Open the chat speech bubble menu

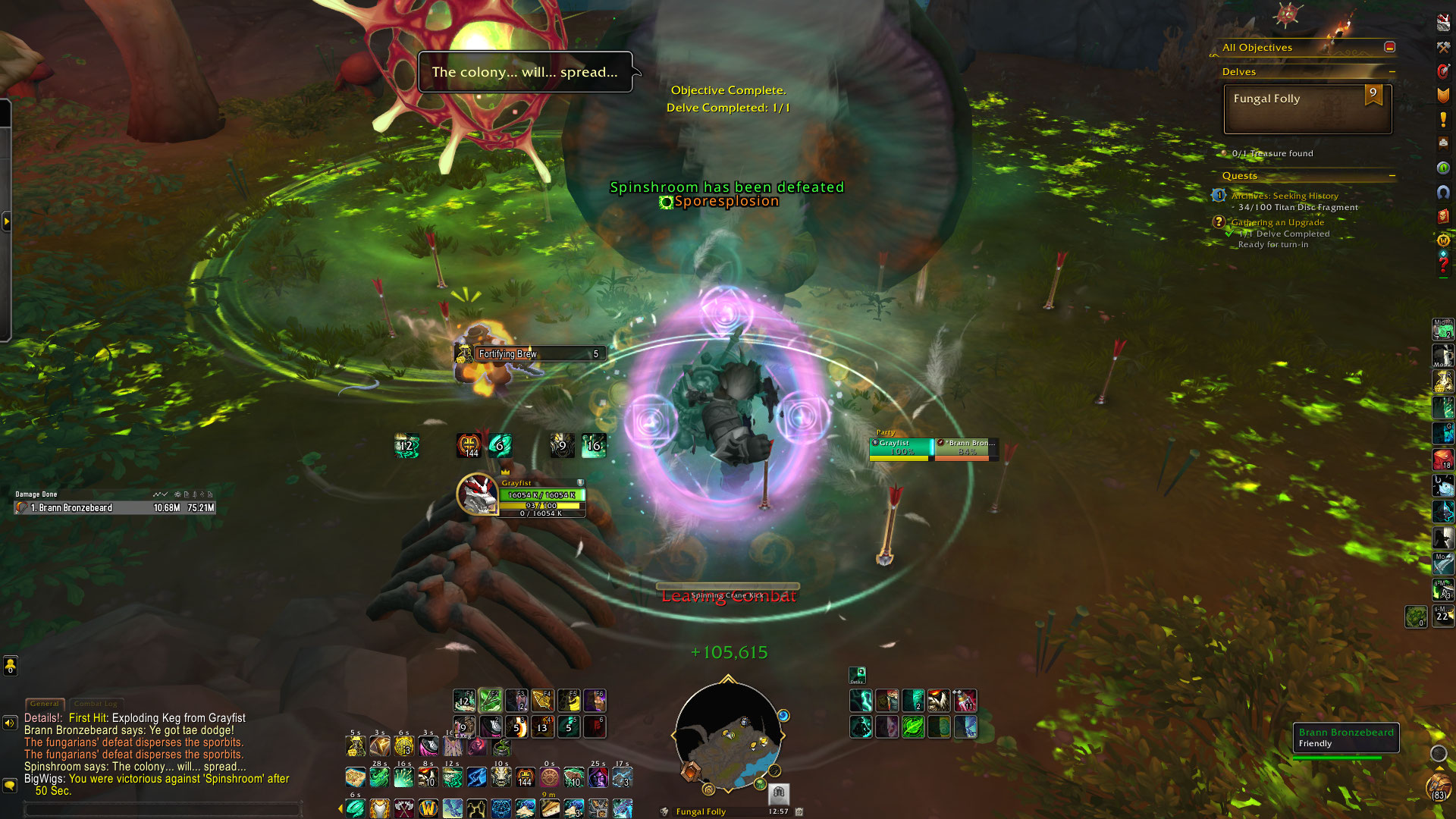10,786
